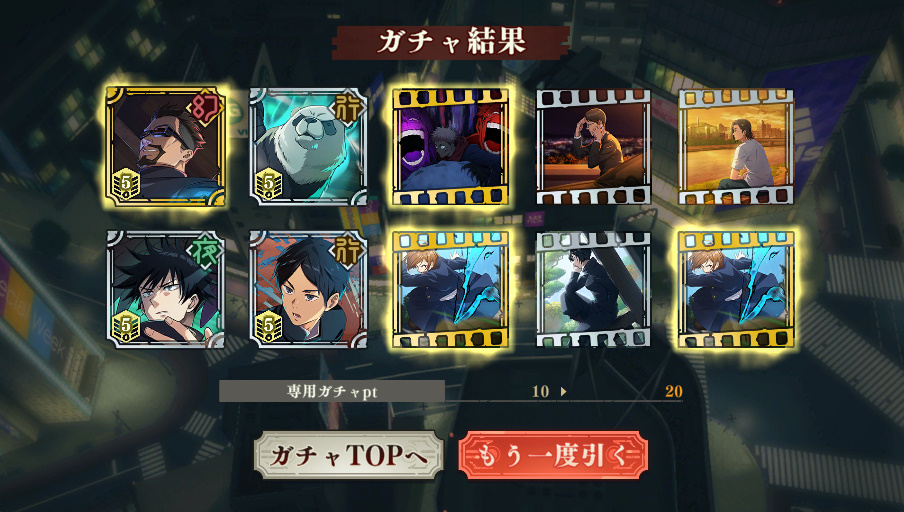
Task: Return to the ガチャTOPへ screen
Action: tap(348, 455)
